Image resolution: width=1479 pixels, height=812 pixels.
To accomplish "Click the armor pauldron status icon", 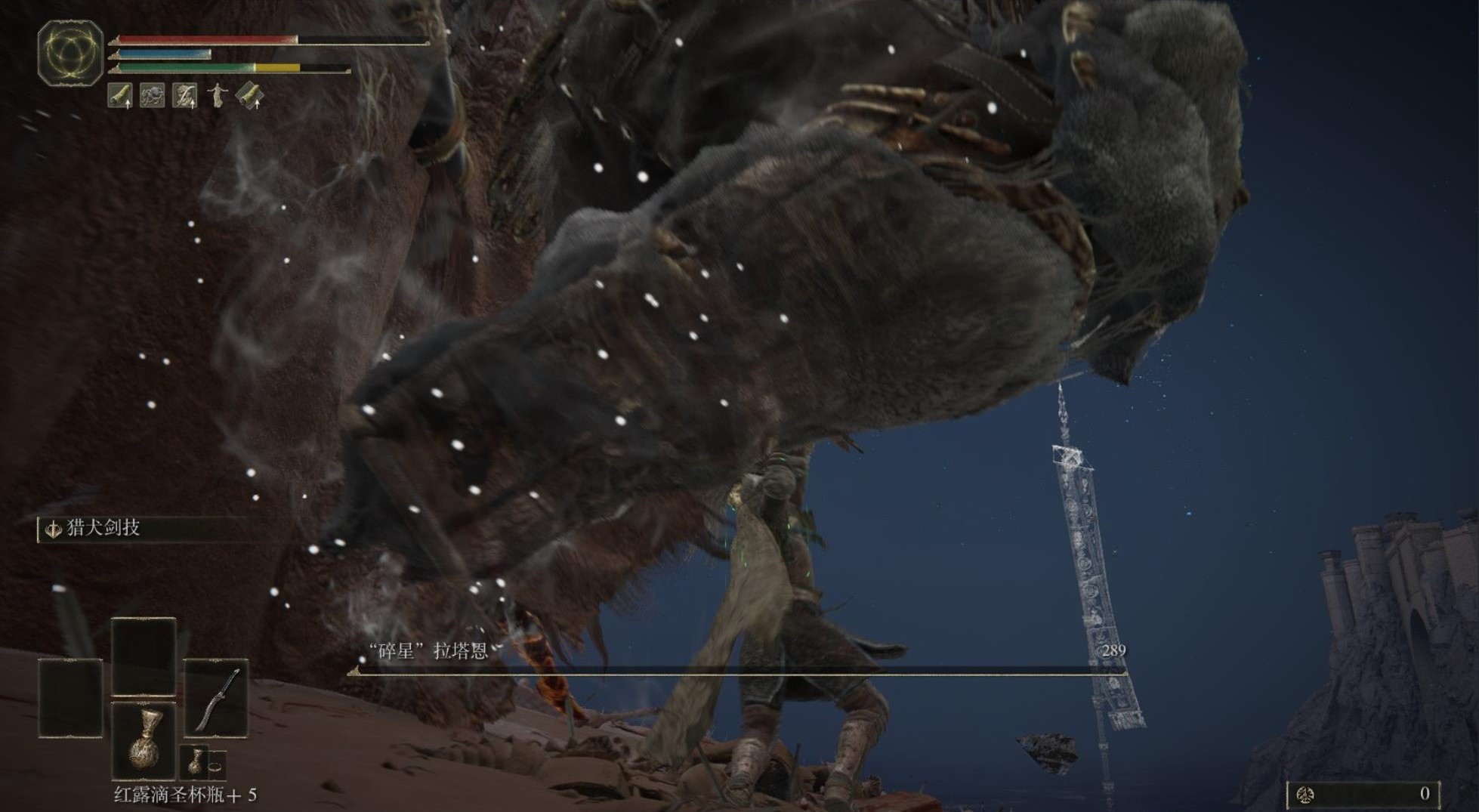I will pos(153,96).
